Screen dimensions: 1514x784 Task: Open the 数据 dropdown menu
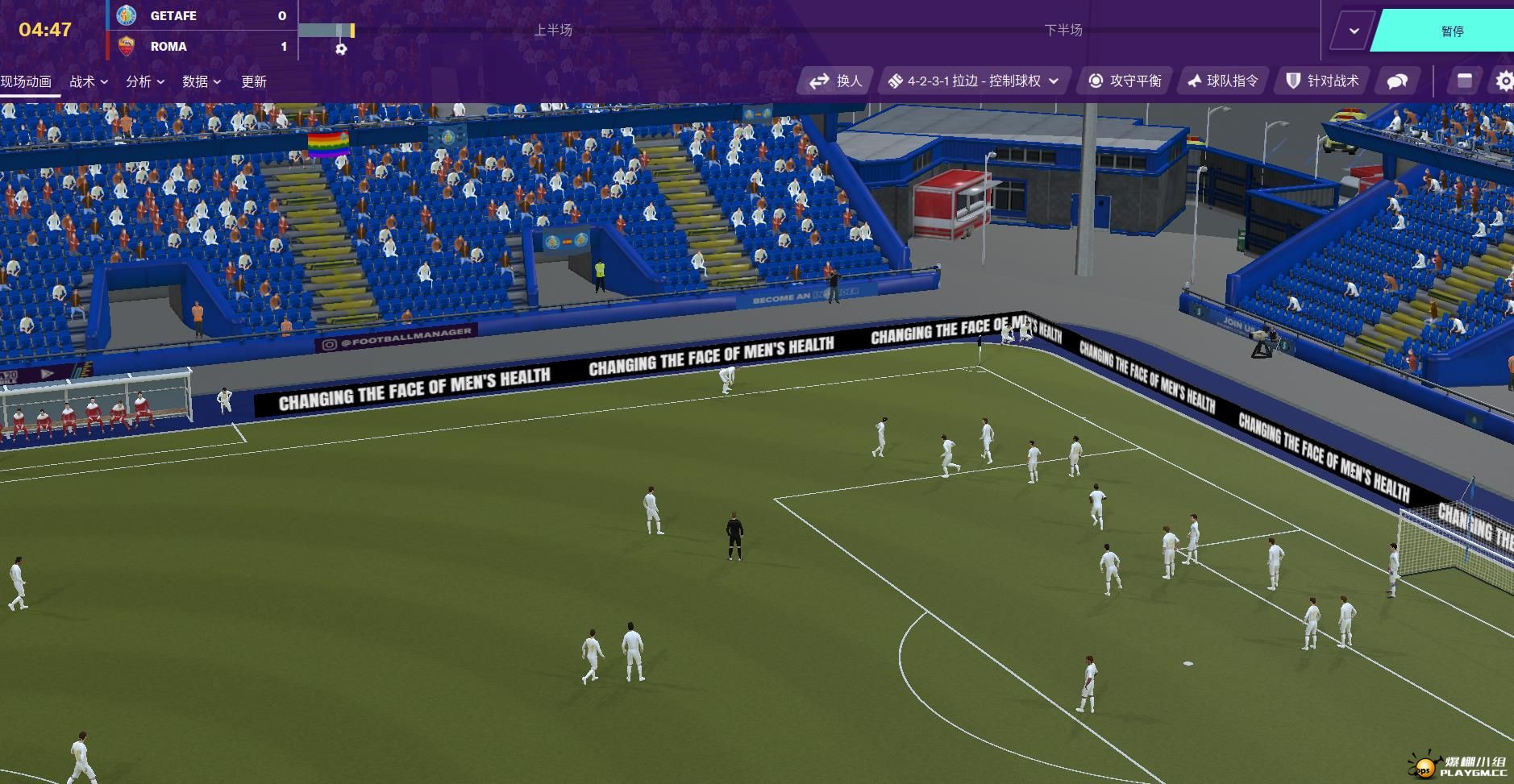pos(202,81)
